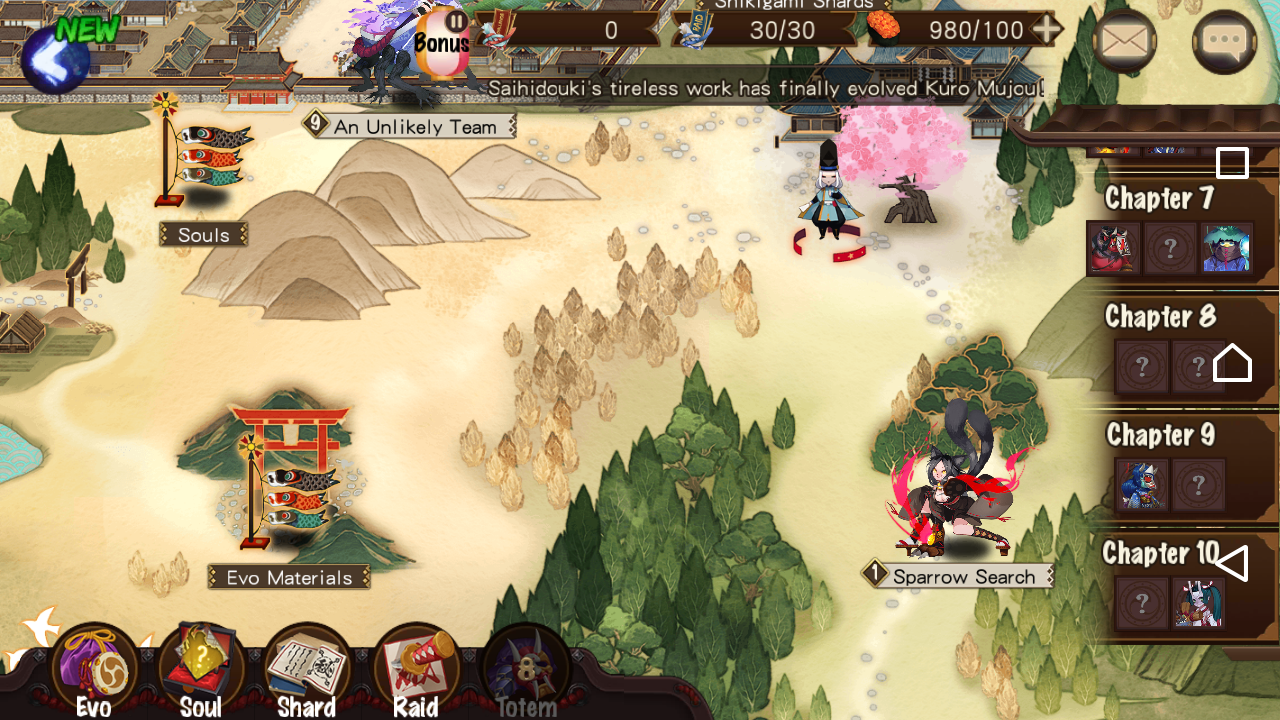
Task: Open the Shard icon
Action: 308,660
